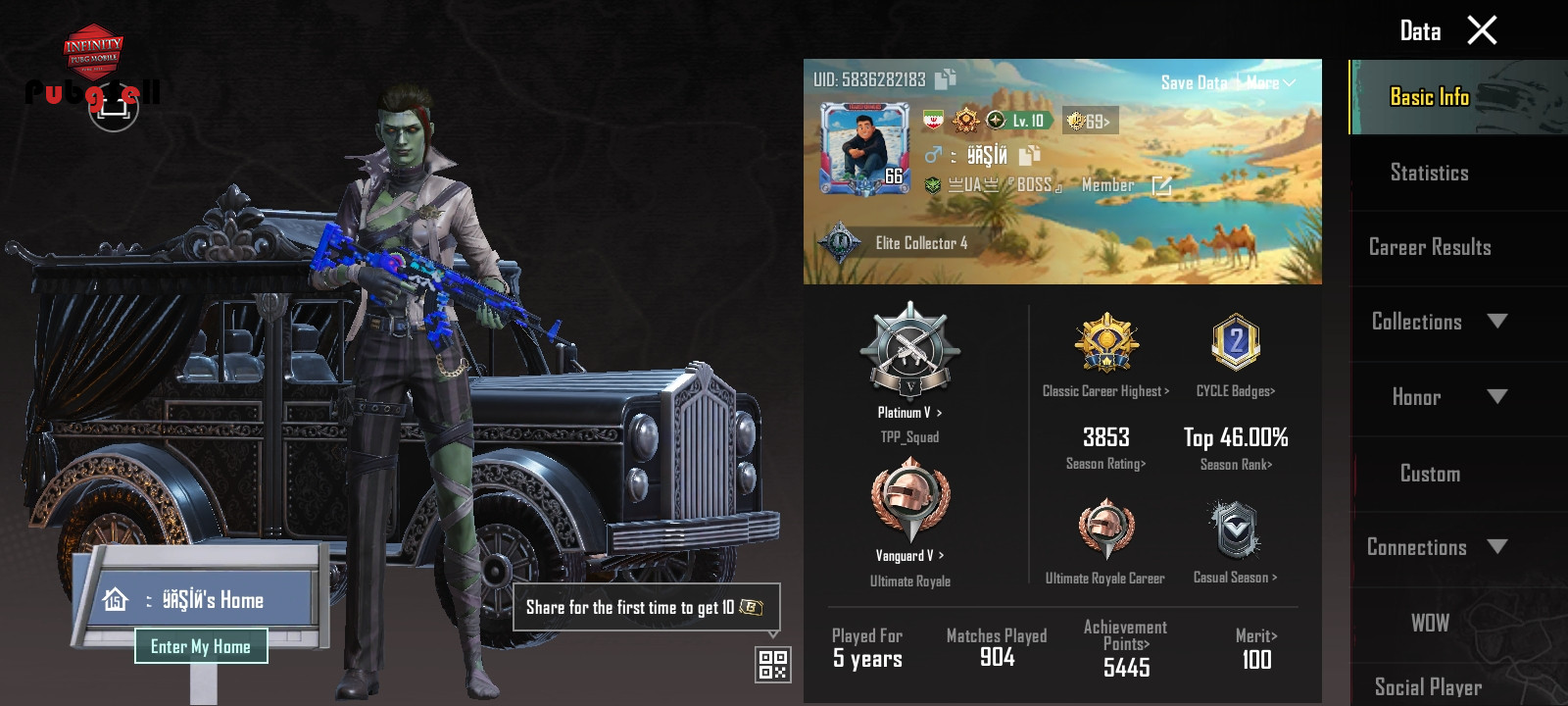The image size is (1568, 706).
Task: Open the Achievement Points page
Action: pos(1126,644)
